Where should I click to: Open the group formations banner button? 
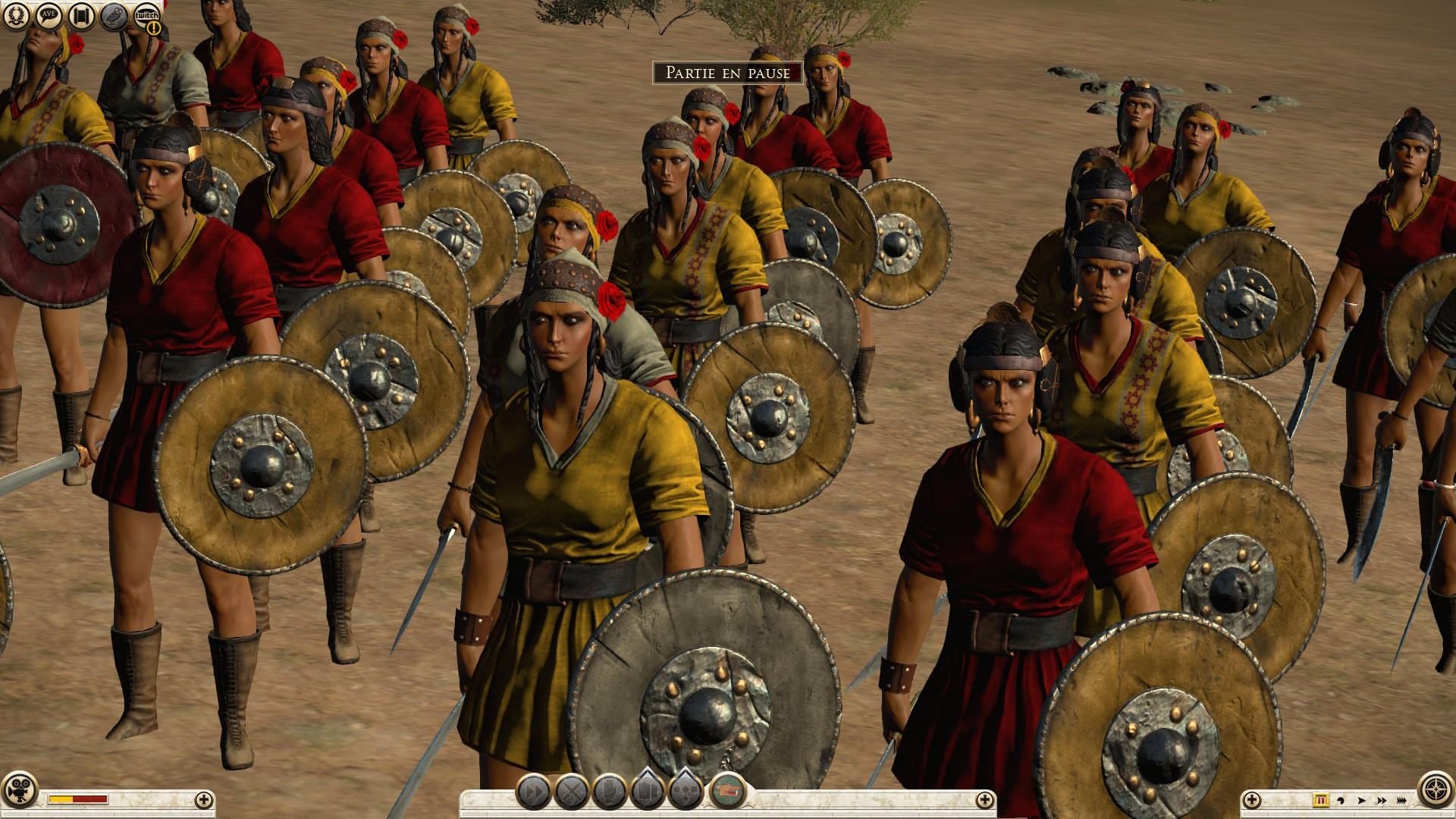tap(648, 793)
